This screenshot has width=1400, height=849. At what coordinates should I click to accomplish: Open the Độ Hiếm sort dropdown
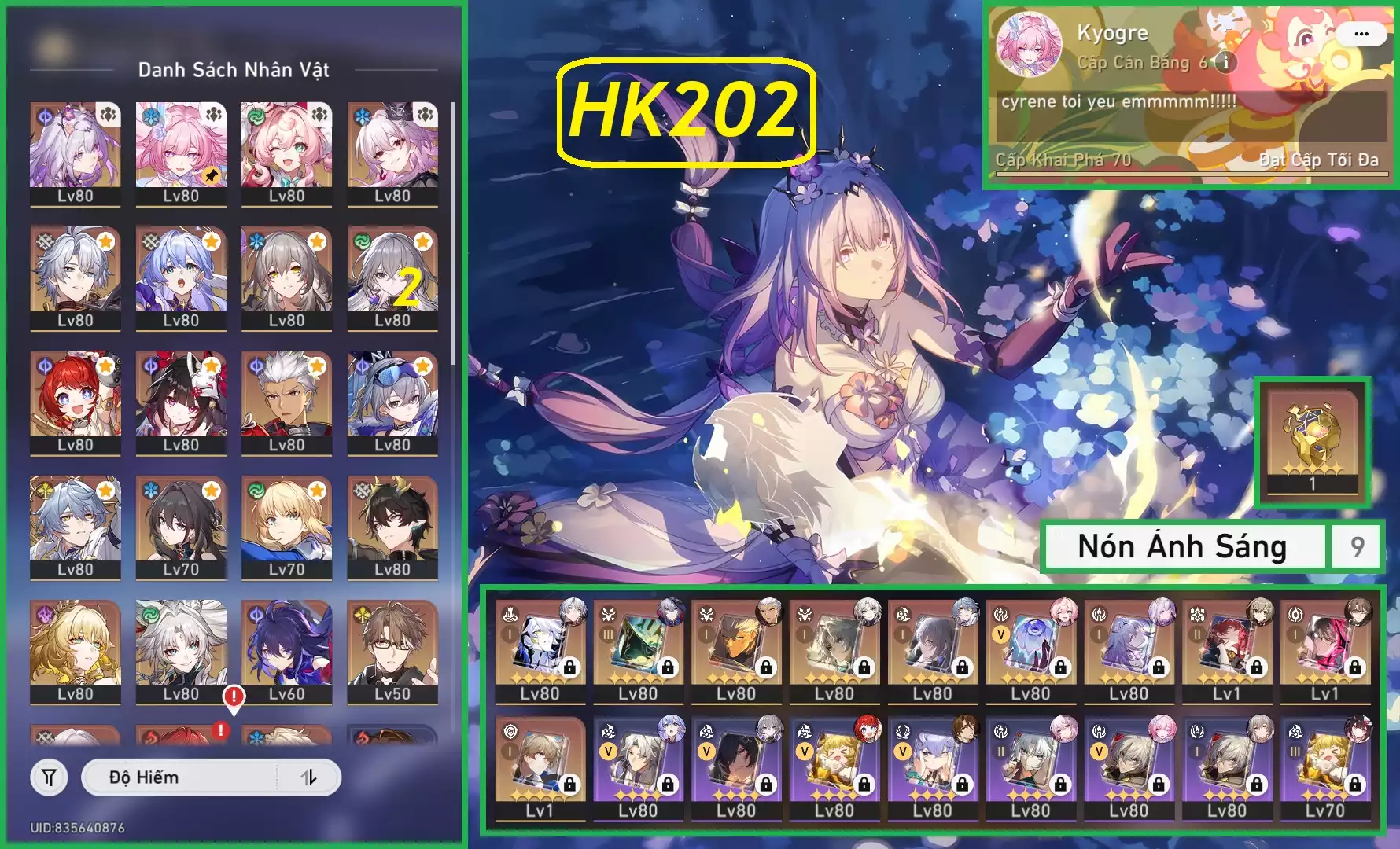[x=181, y=777]
